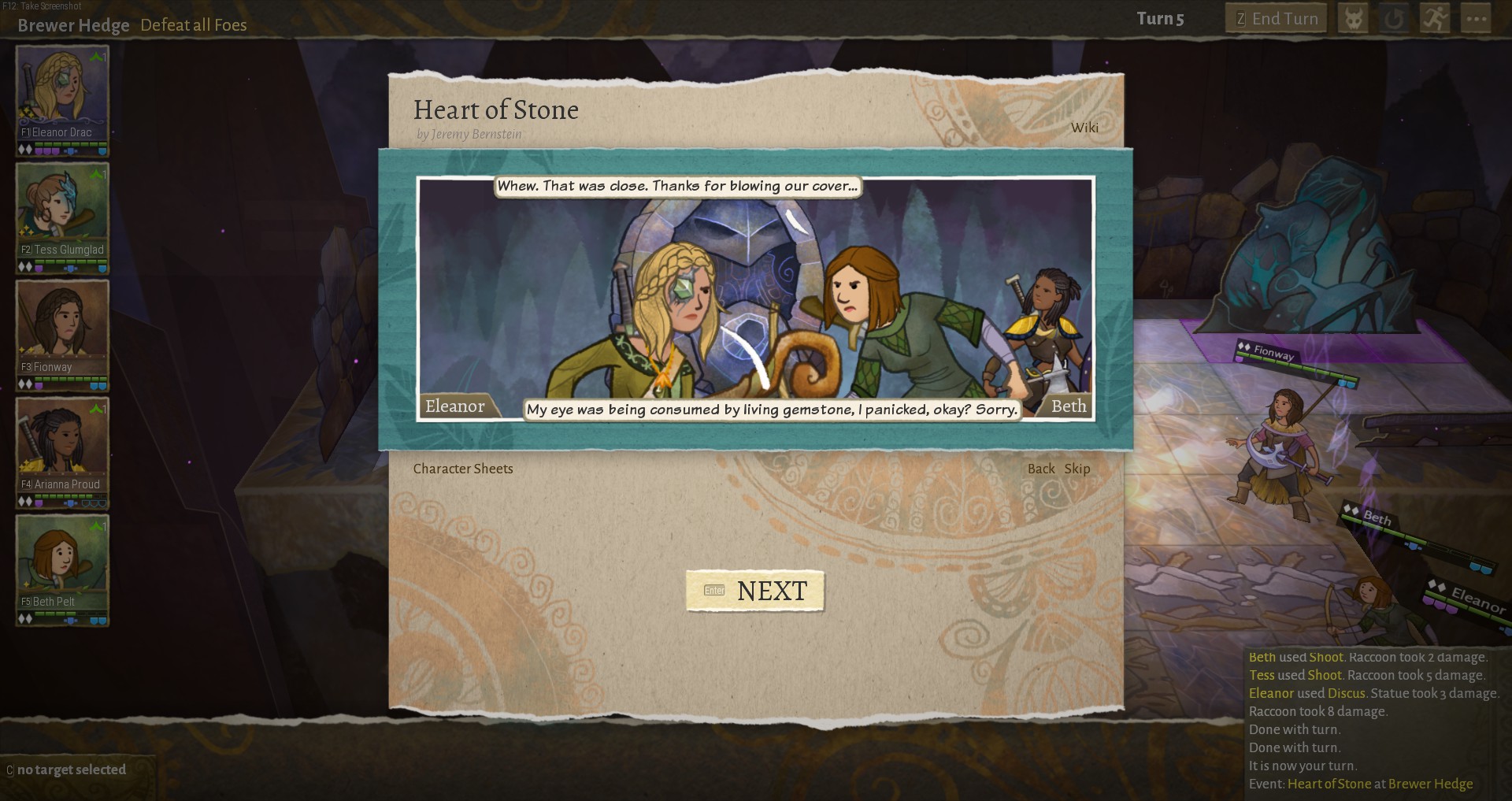Open the Character Sheets panel
This screenshot has width=1512, height=801.
coord(463,469)
